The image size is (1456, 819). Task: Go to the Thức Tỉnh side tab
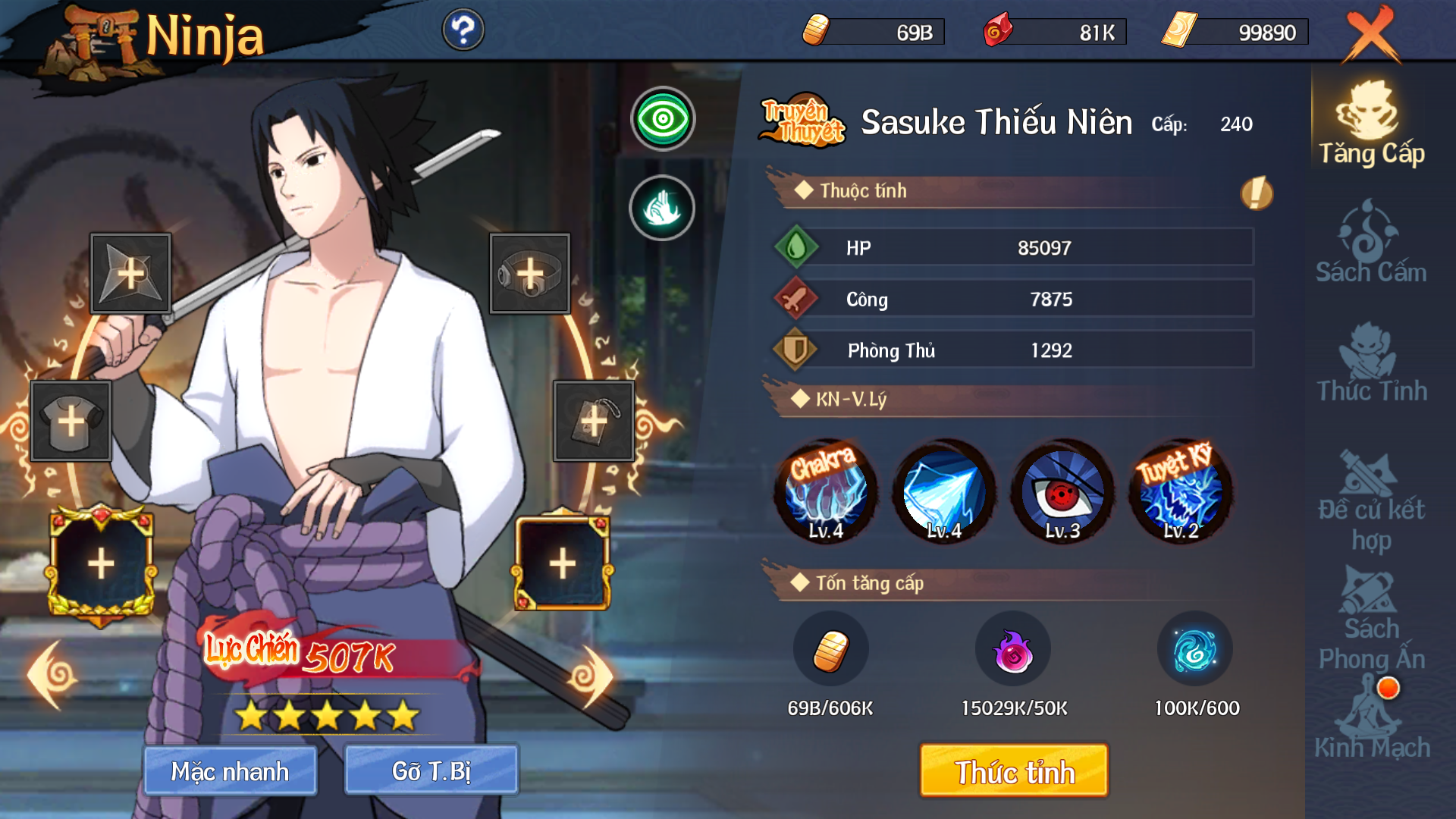pos(1371,362)
